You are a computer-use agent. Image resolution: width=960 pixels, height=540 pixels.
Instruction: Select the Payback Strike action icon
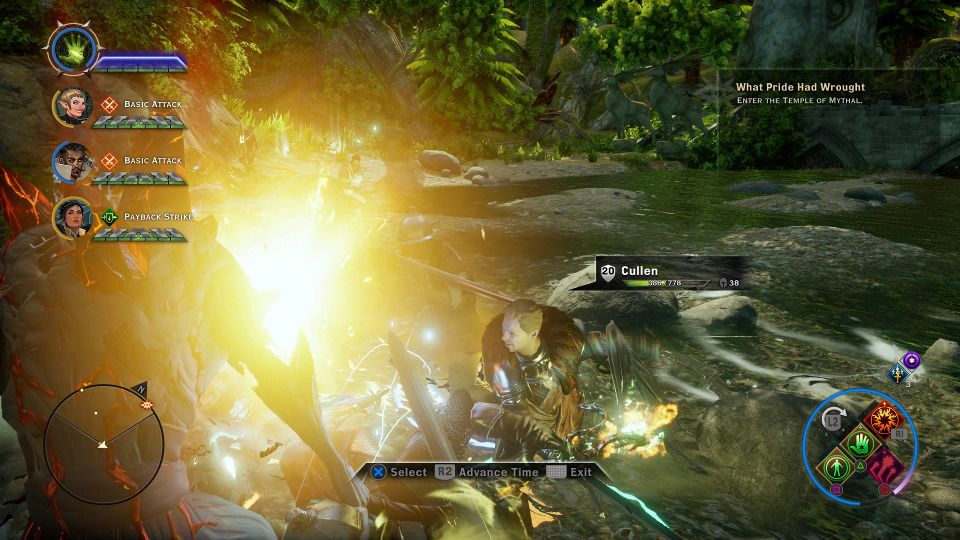pyautogui.click(x=110, y=216)
